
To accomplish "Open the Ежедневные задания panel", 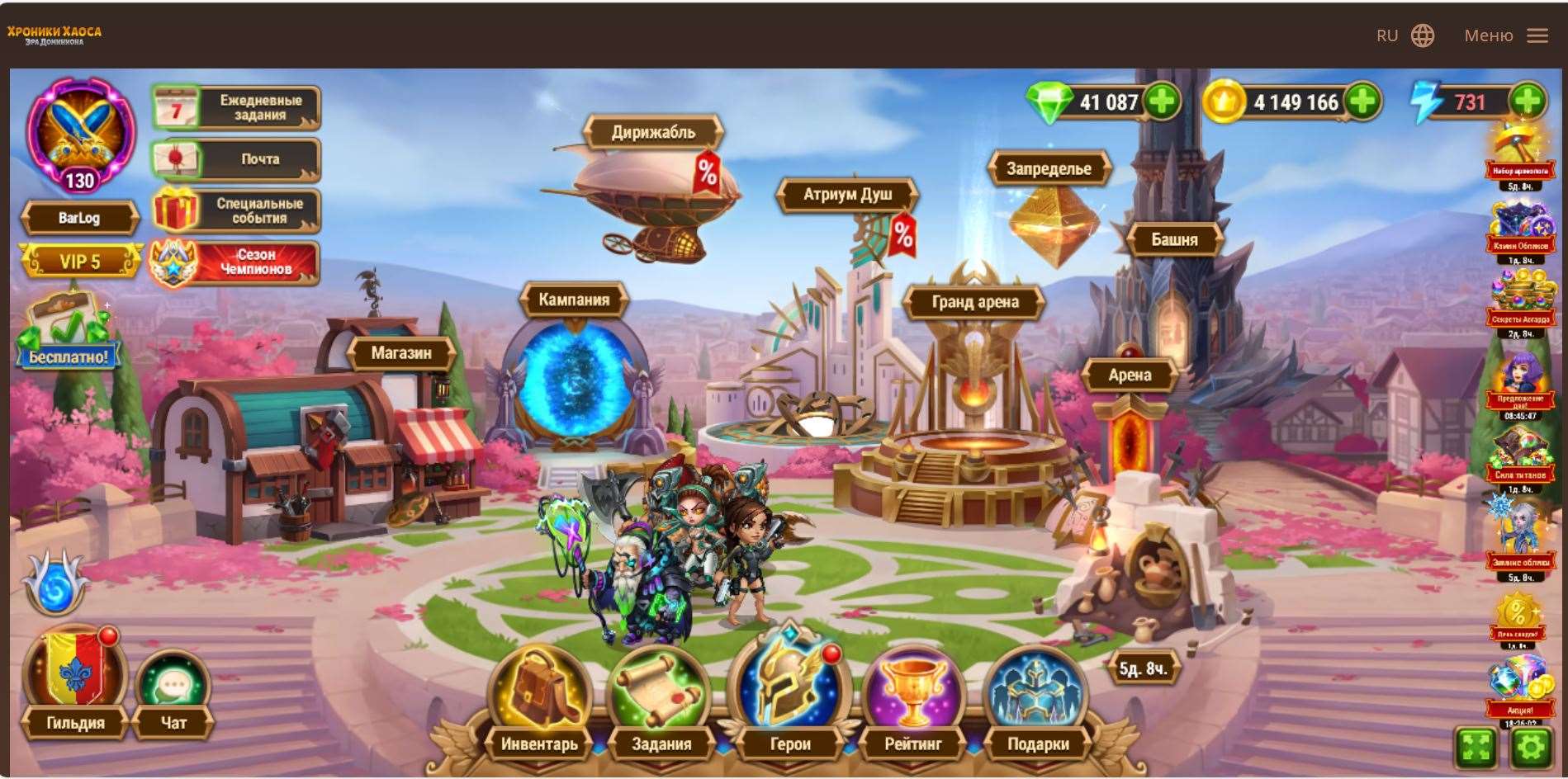I will click(x=235, y=108).
